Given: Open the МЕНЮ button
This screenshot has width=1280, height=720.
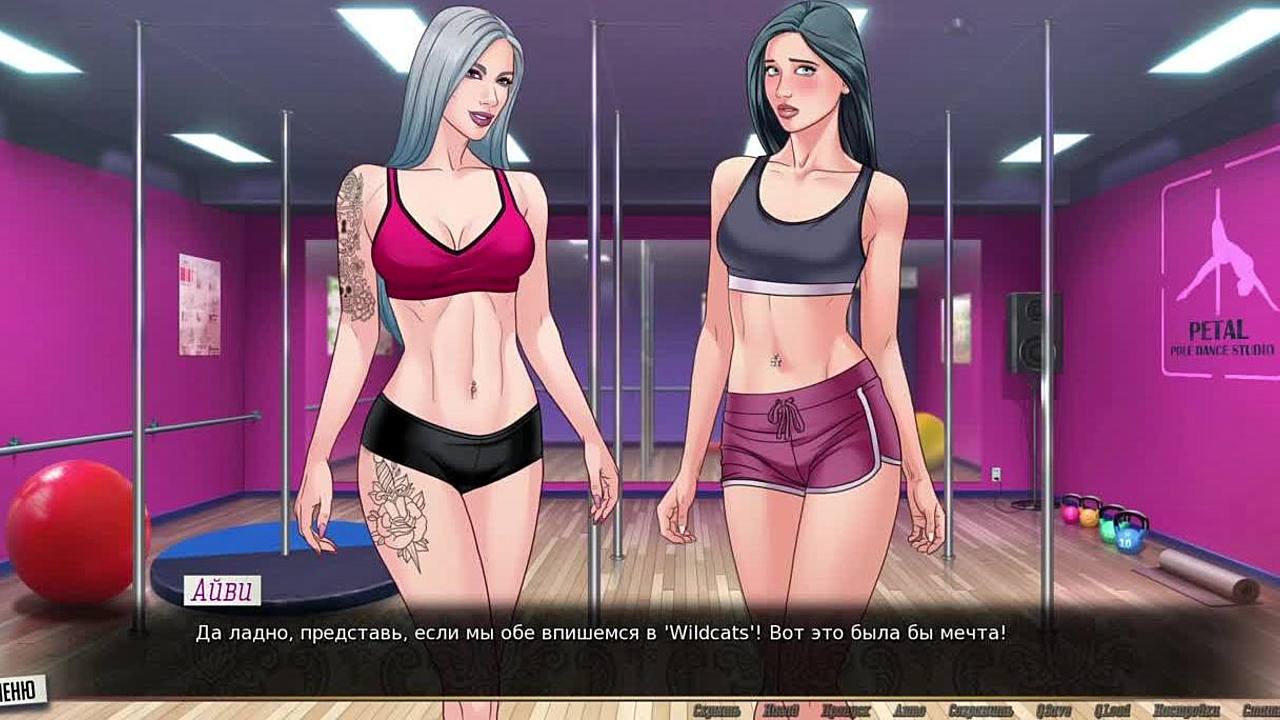Looking at the screenshot, I should click(20, 689).
